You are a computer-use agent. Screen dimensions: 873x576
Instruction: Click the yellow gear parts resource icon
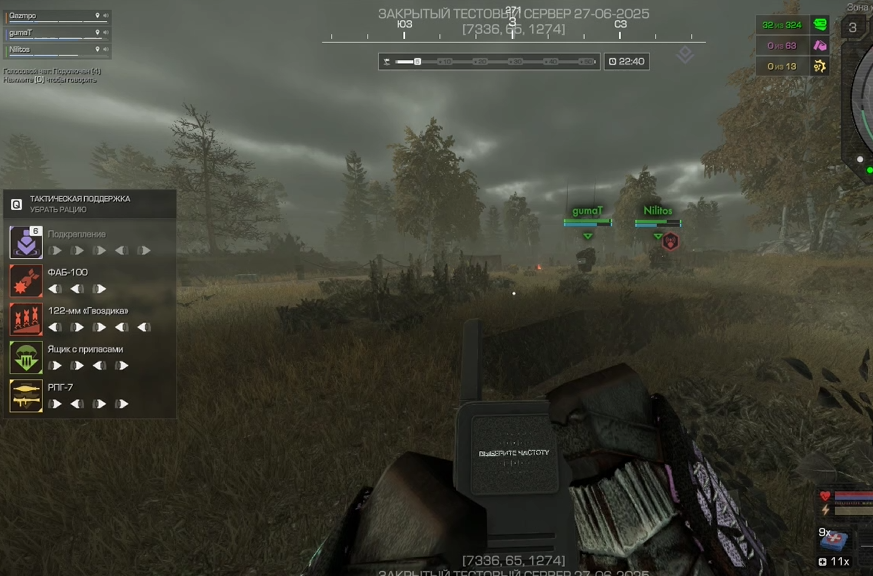point(820,67)
